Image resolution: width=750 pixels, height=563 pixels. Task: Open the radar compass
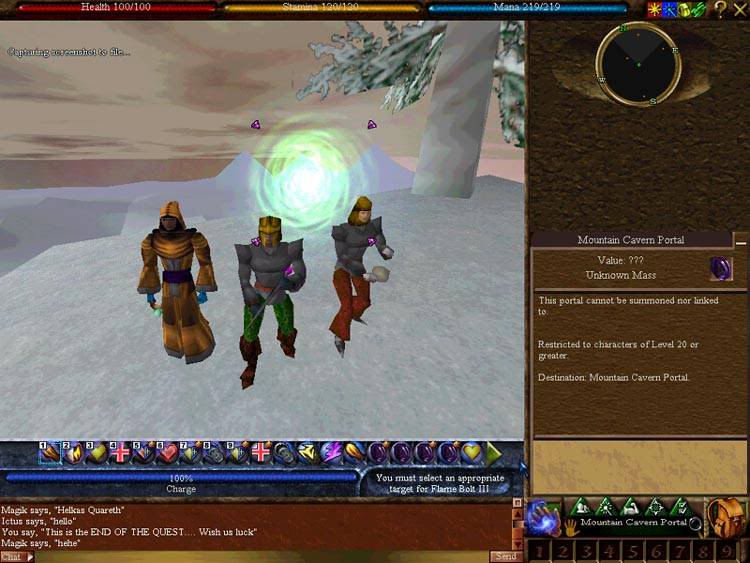[x=638, y=63]
